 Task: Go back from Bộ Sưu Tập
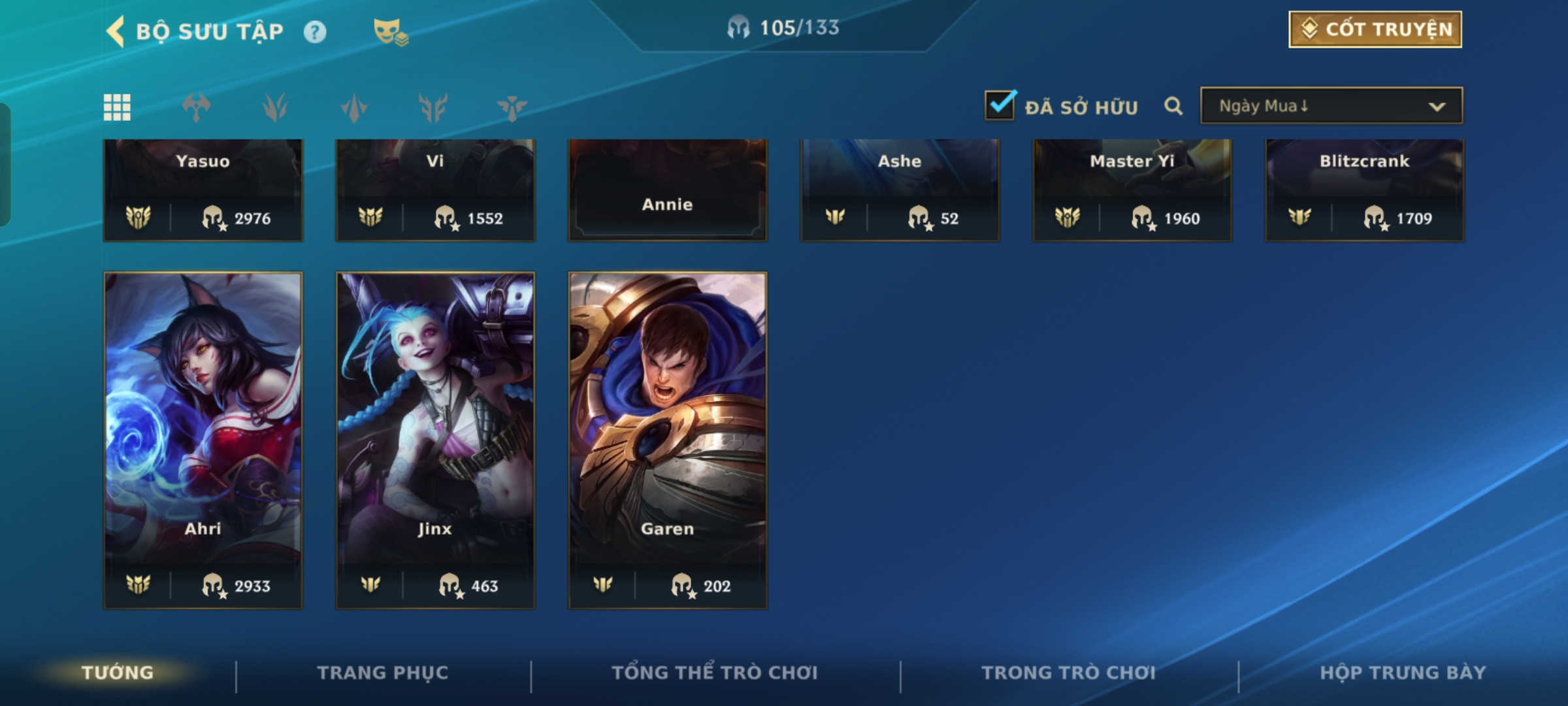(x=116, y=31)
